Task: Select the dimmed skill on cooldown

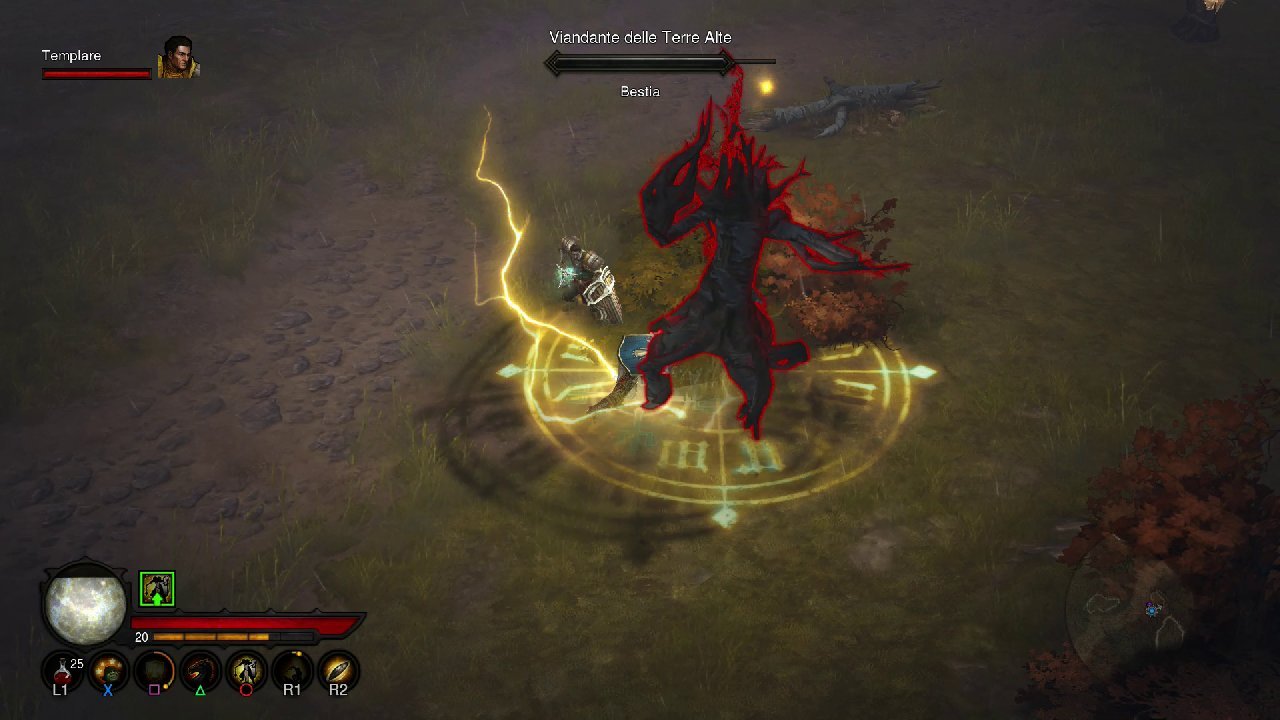Action: point(154,670)
